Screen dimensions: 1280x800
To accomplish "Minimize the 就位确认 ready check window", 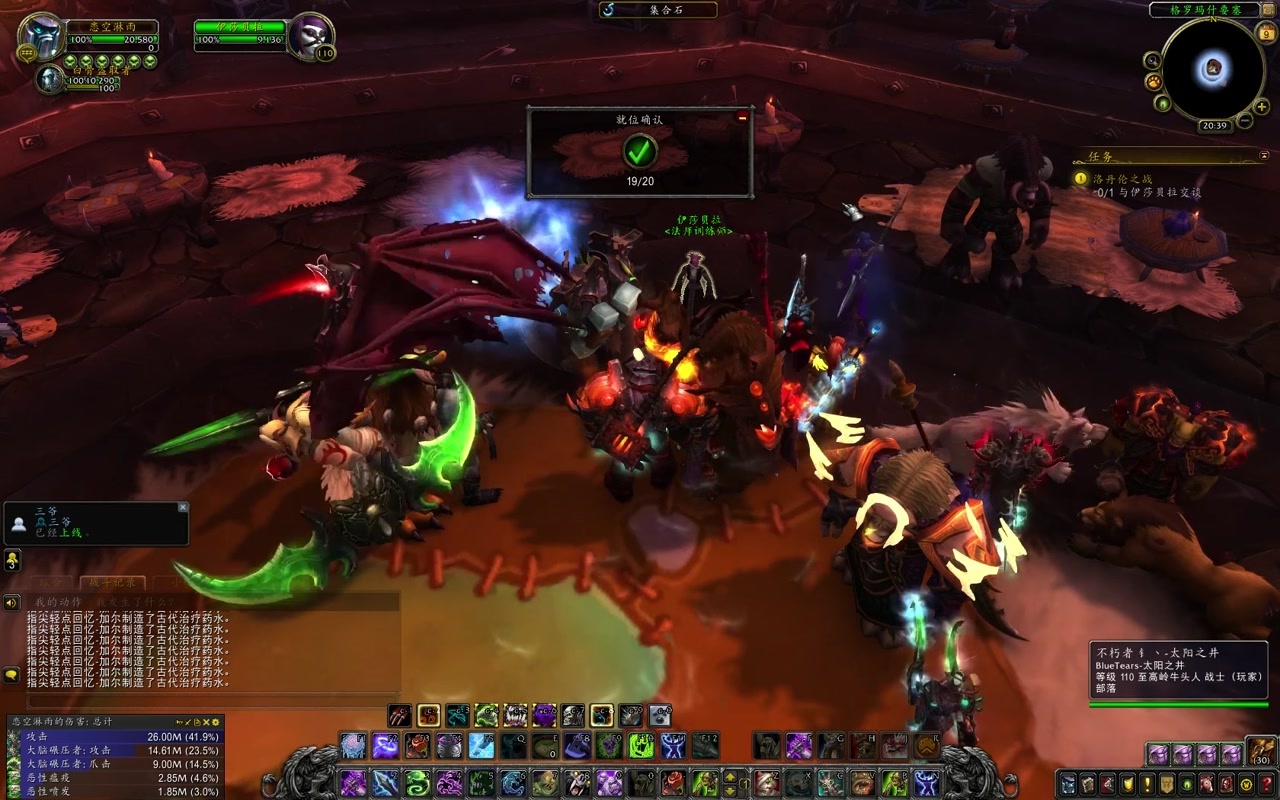I will click(742, 117).
